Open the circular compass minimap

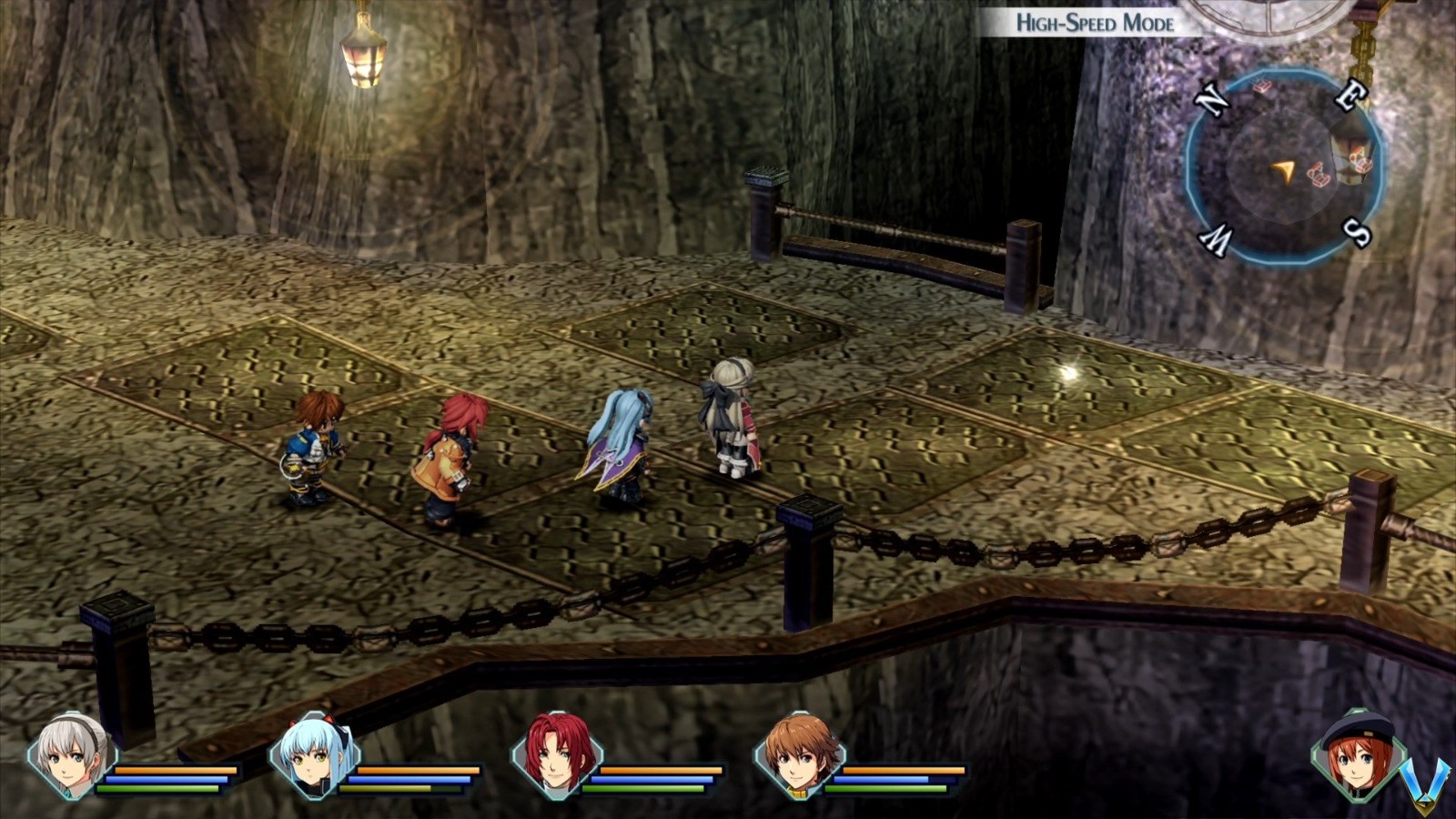click(1285, 167)
